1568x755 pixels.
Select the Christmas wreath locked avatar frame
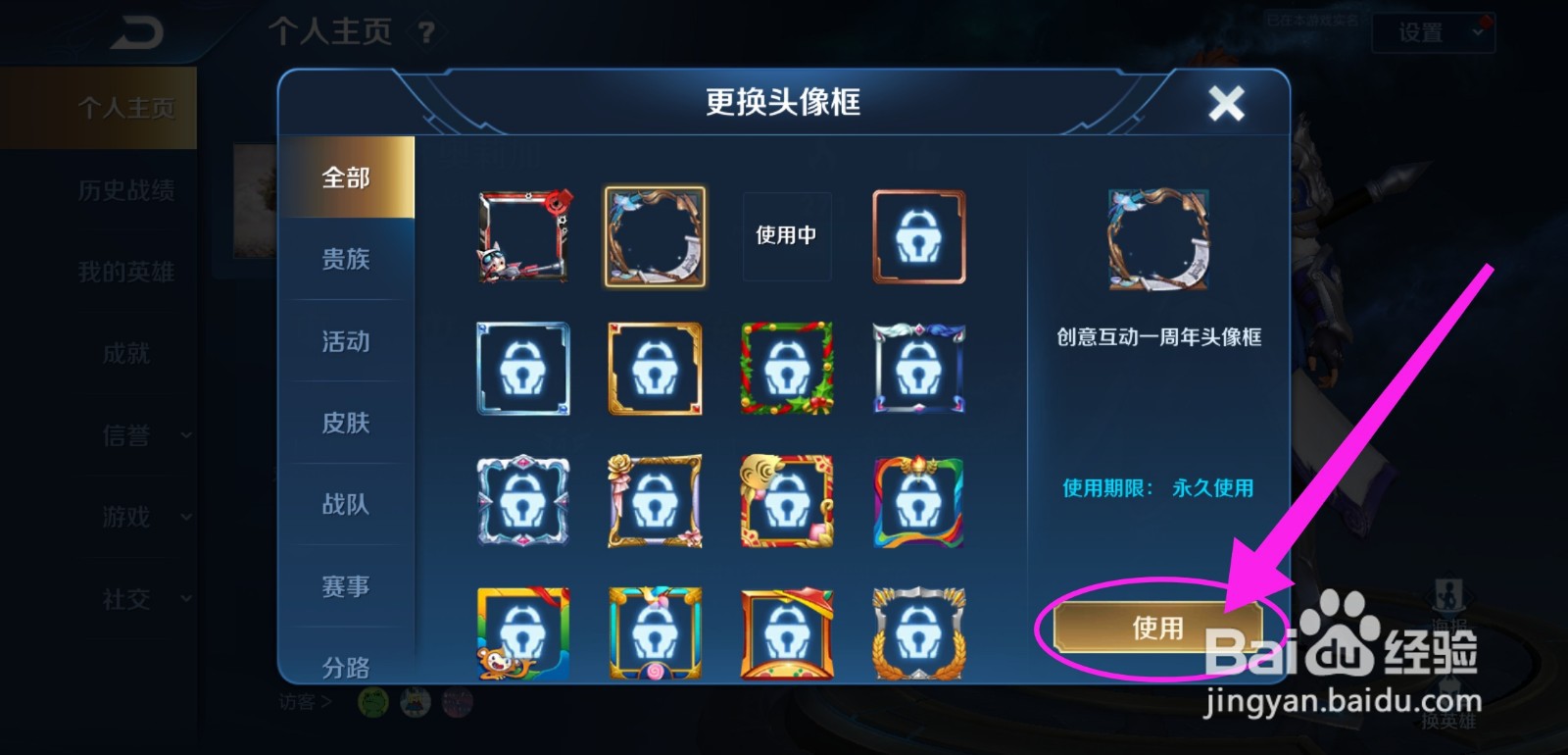(787, 369)
